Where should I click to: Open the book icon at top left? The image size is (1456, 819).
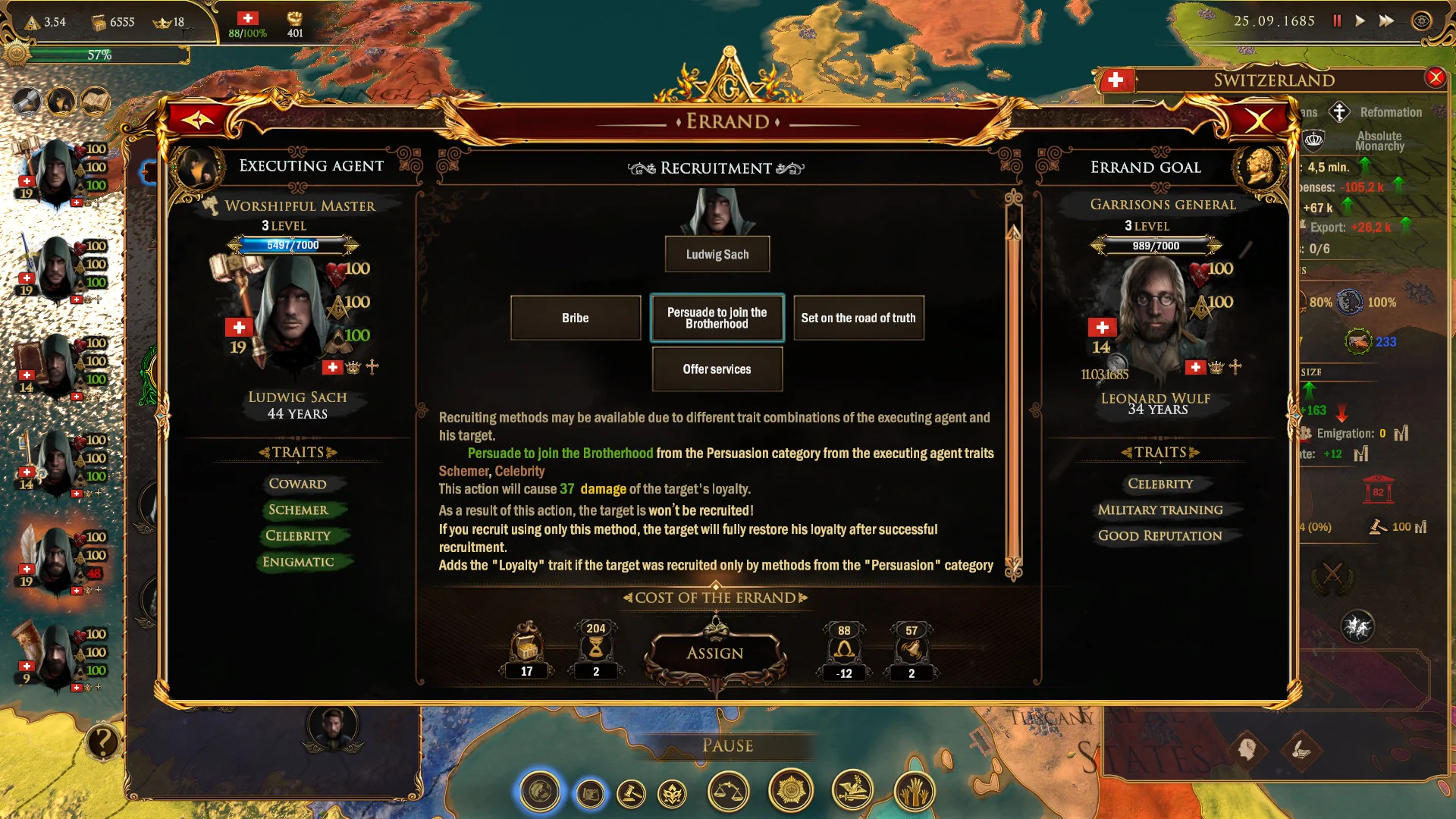point(96,101)
